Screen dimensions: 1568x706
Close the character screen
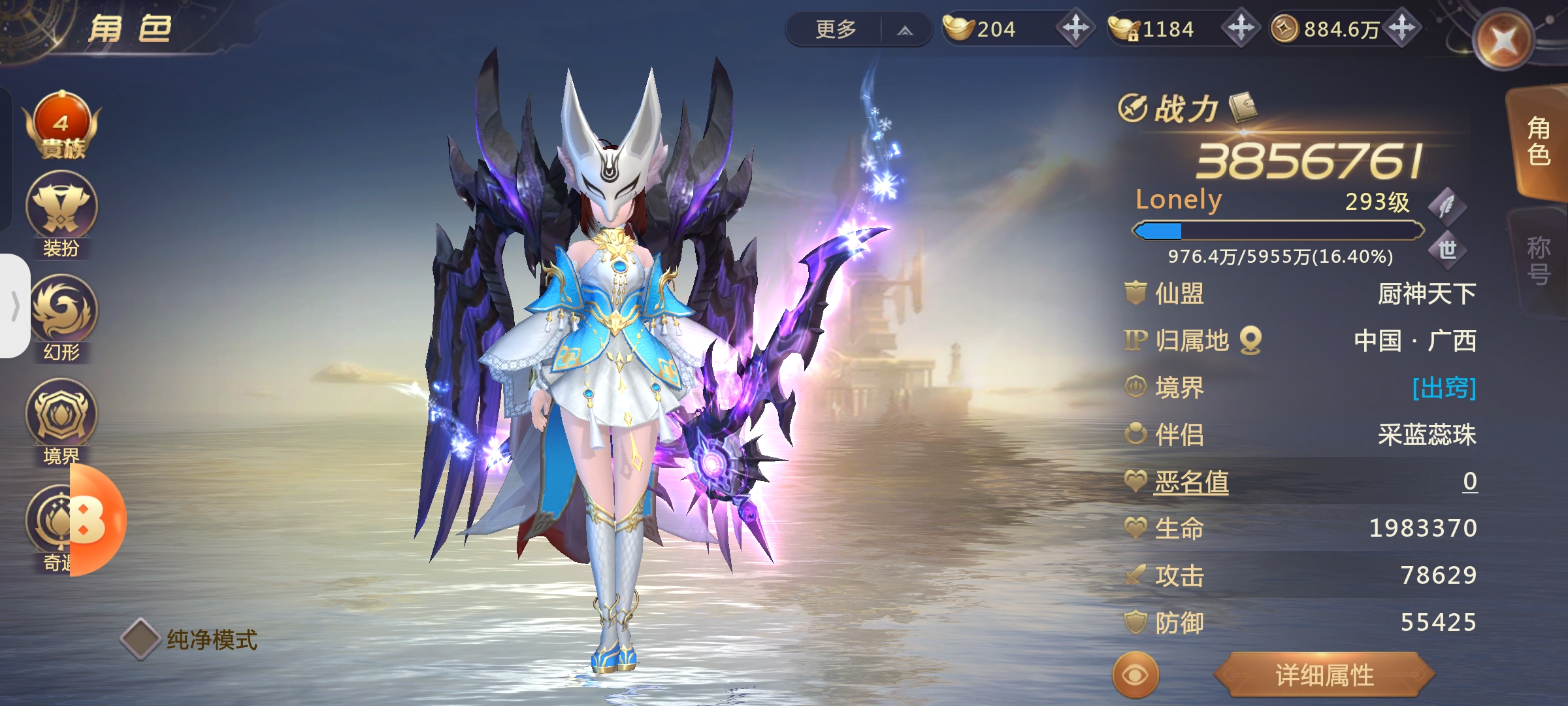click(1503, 41)
